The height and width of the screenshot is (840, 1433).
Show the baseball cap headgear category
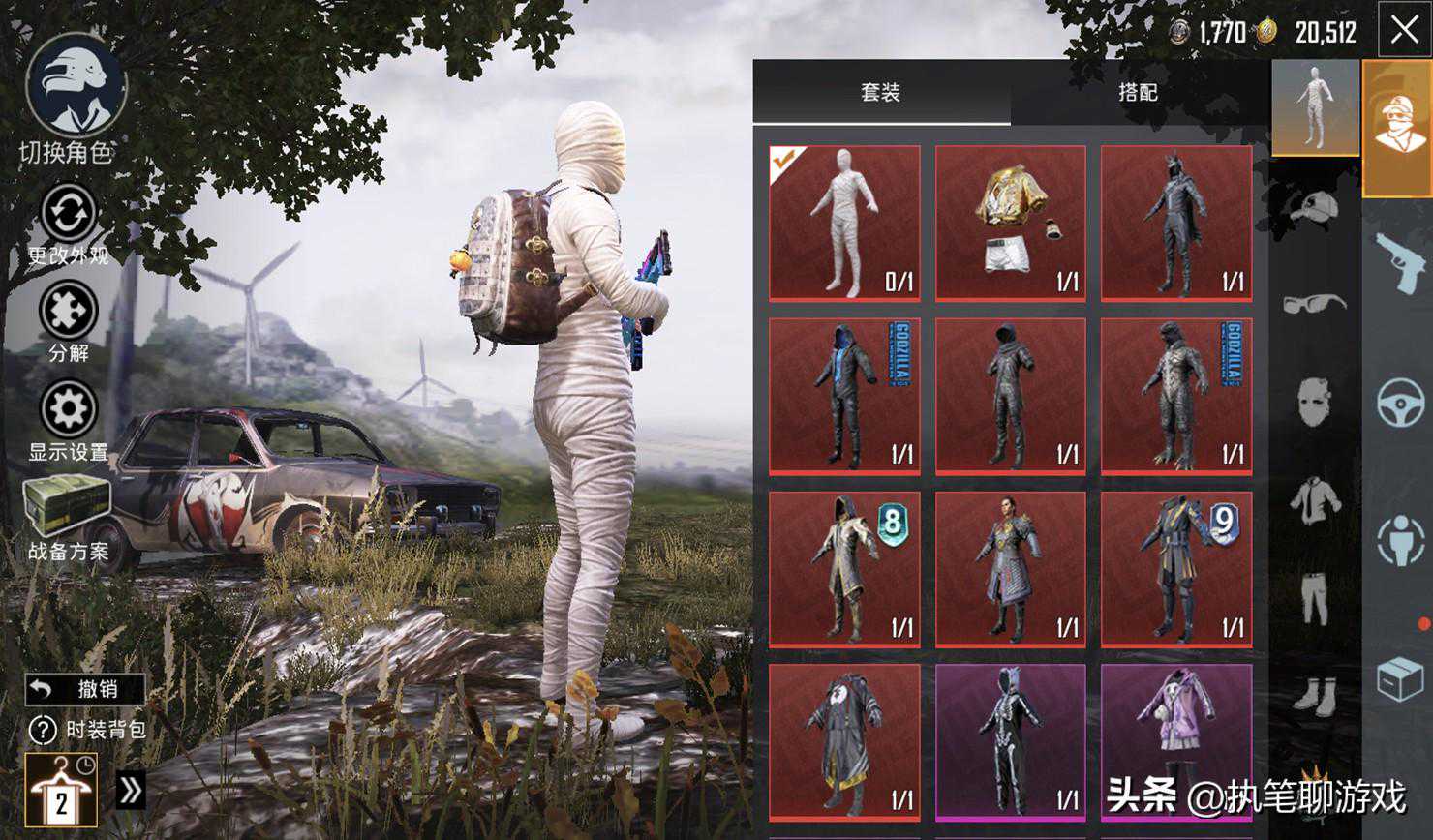coord(1315,205)
